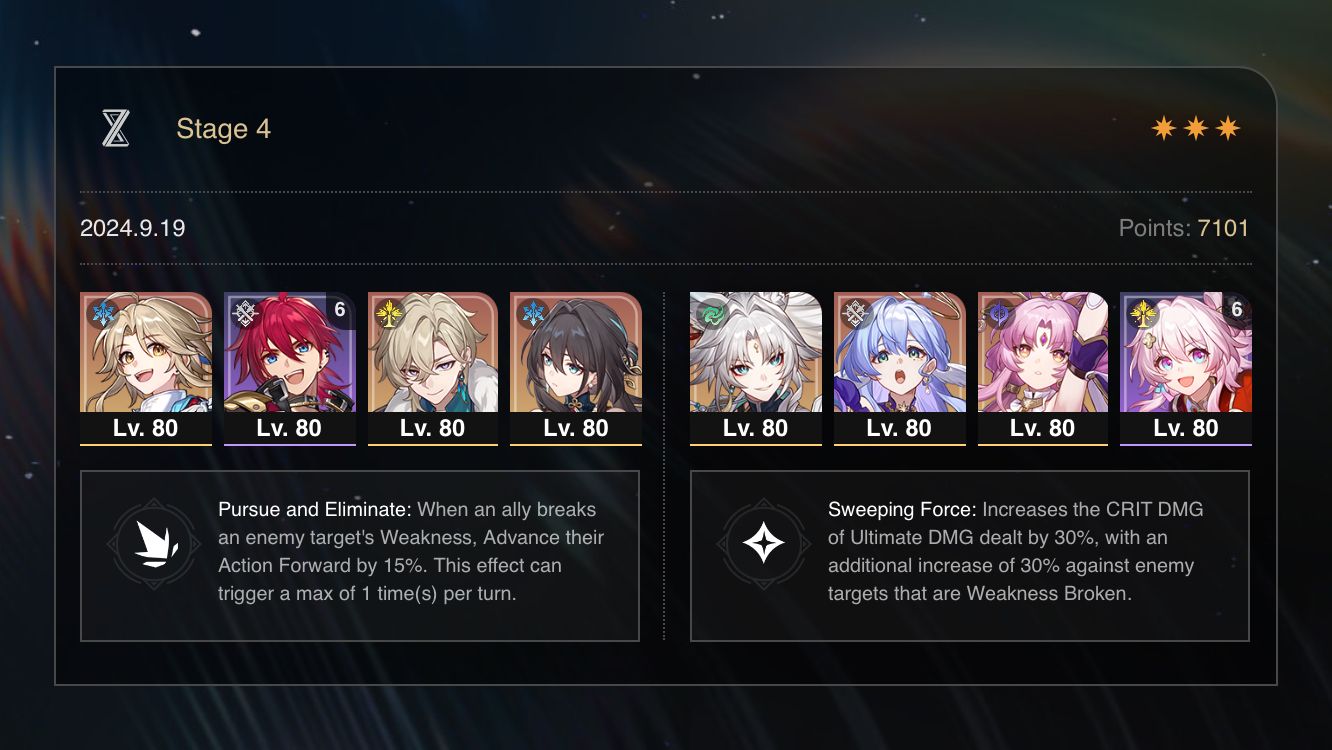This screenshot has height=750, width=1332.
Task: Click the third star of the rating
Action: [x=1230, y=127]
